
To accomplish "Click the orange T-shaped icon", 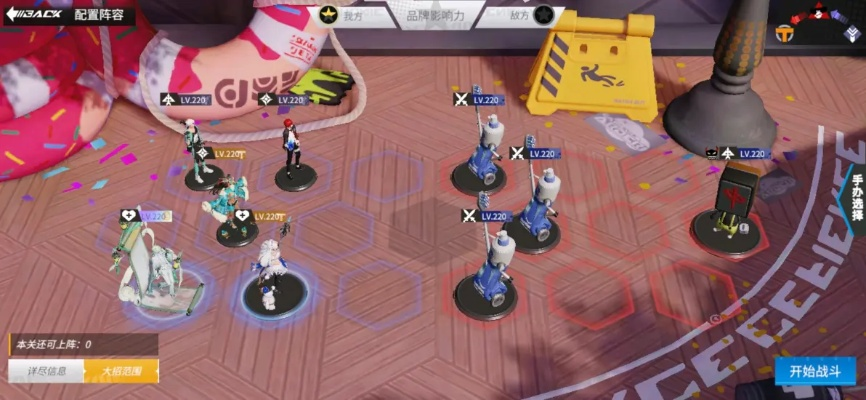I will click(784, 34).
